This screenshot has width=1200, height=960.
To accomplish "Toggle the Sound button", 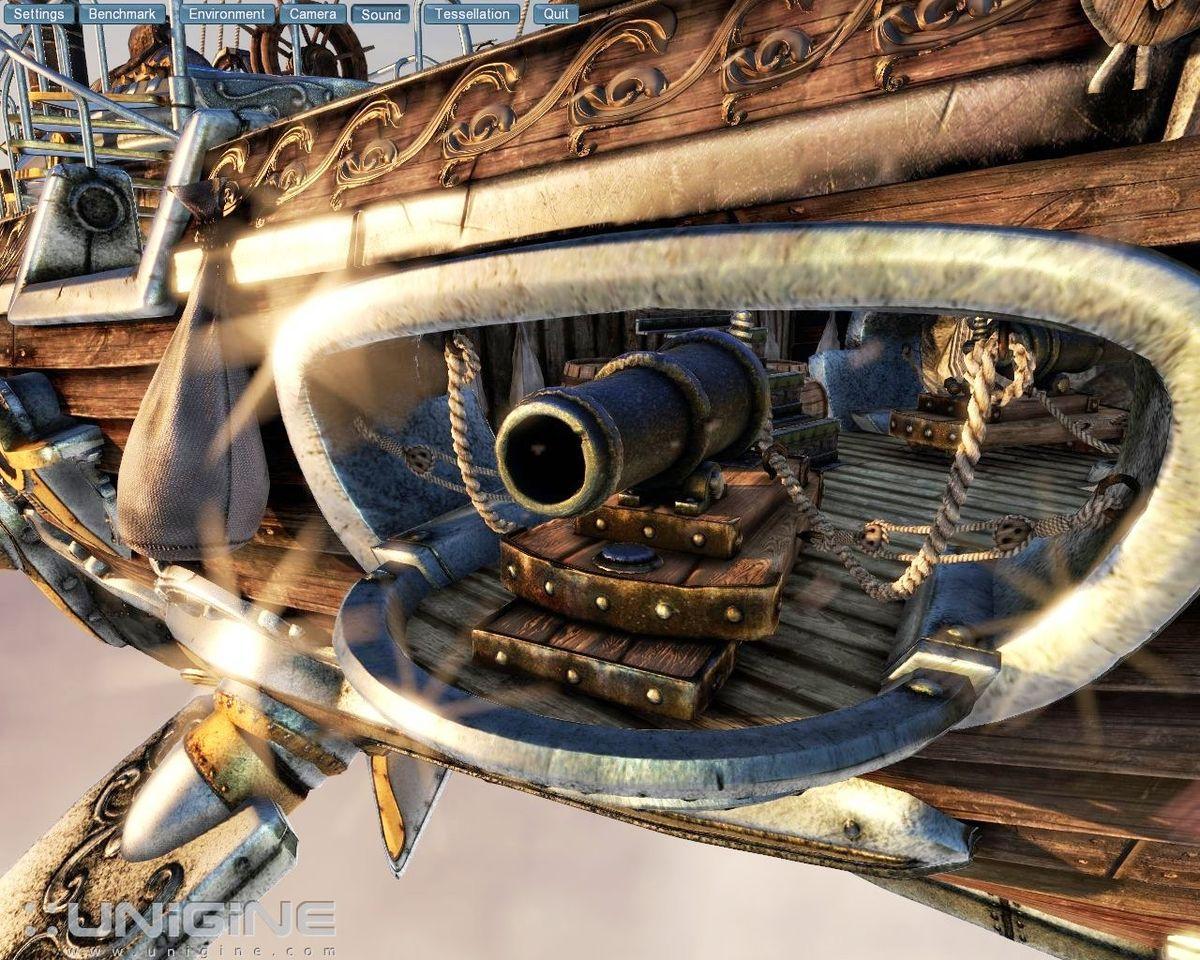I will (380, 14).
